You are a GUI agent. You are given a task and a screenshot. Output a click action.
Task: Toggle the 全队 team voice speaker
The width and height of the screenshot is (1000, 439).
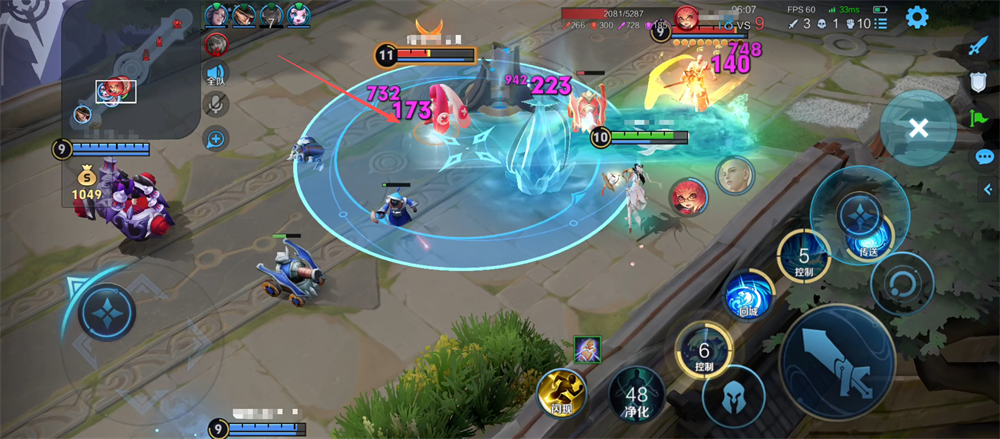pos(215,74)
